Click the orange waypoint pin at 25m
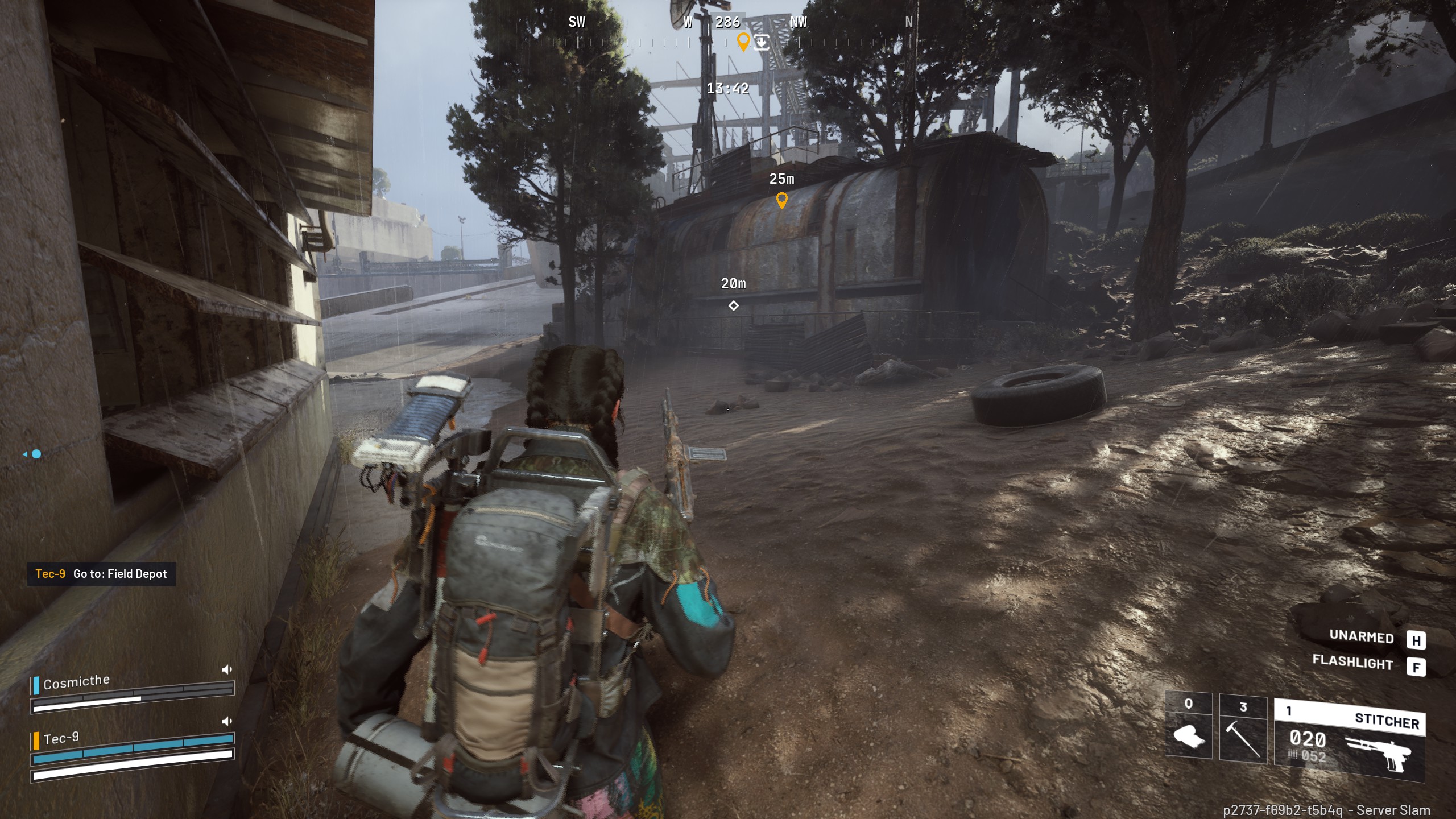Screen dimensions: 1456x819 (x=782, y=200)
